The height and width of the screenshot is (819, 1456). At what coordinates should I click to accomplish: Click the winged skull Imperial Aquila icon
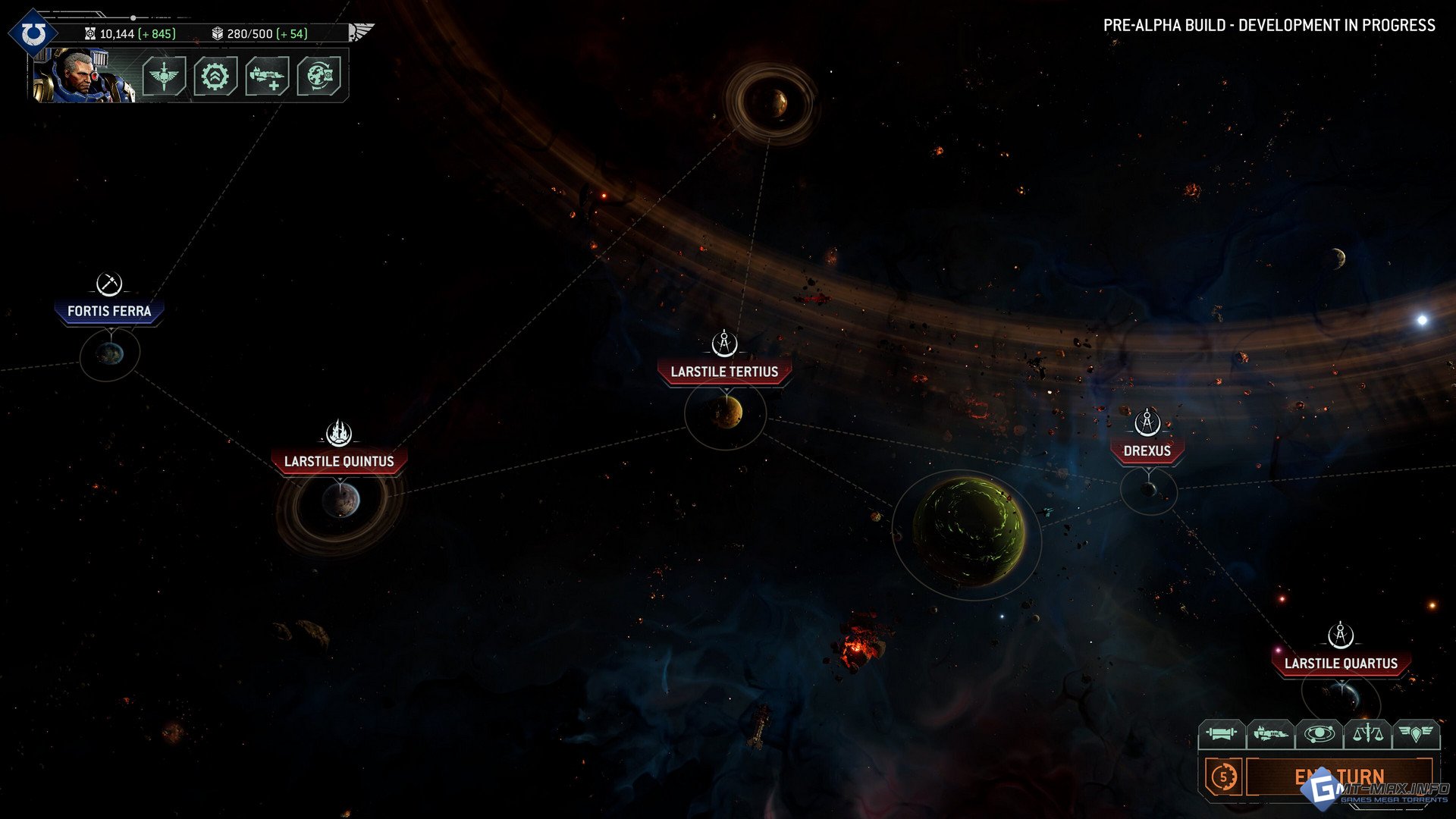click(x=361, y=32)
